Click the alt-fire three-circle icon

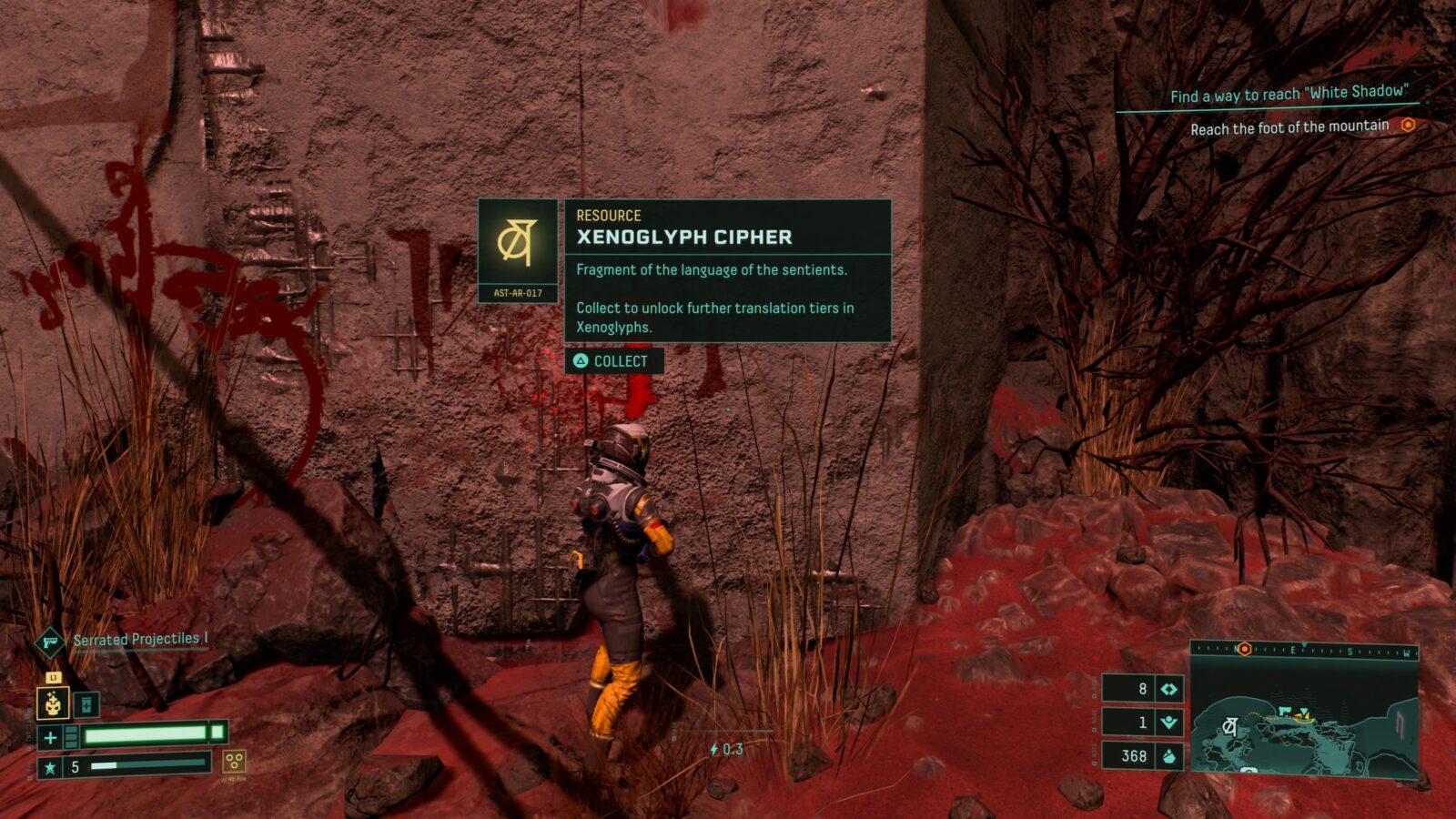(235, 761)
